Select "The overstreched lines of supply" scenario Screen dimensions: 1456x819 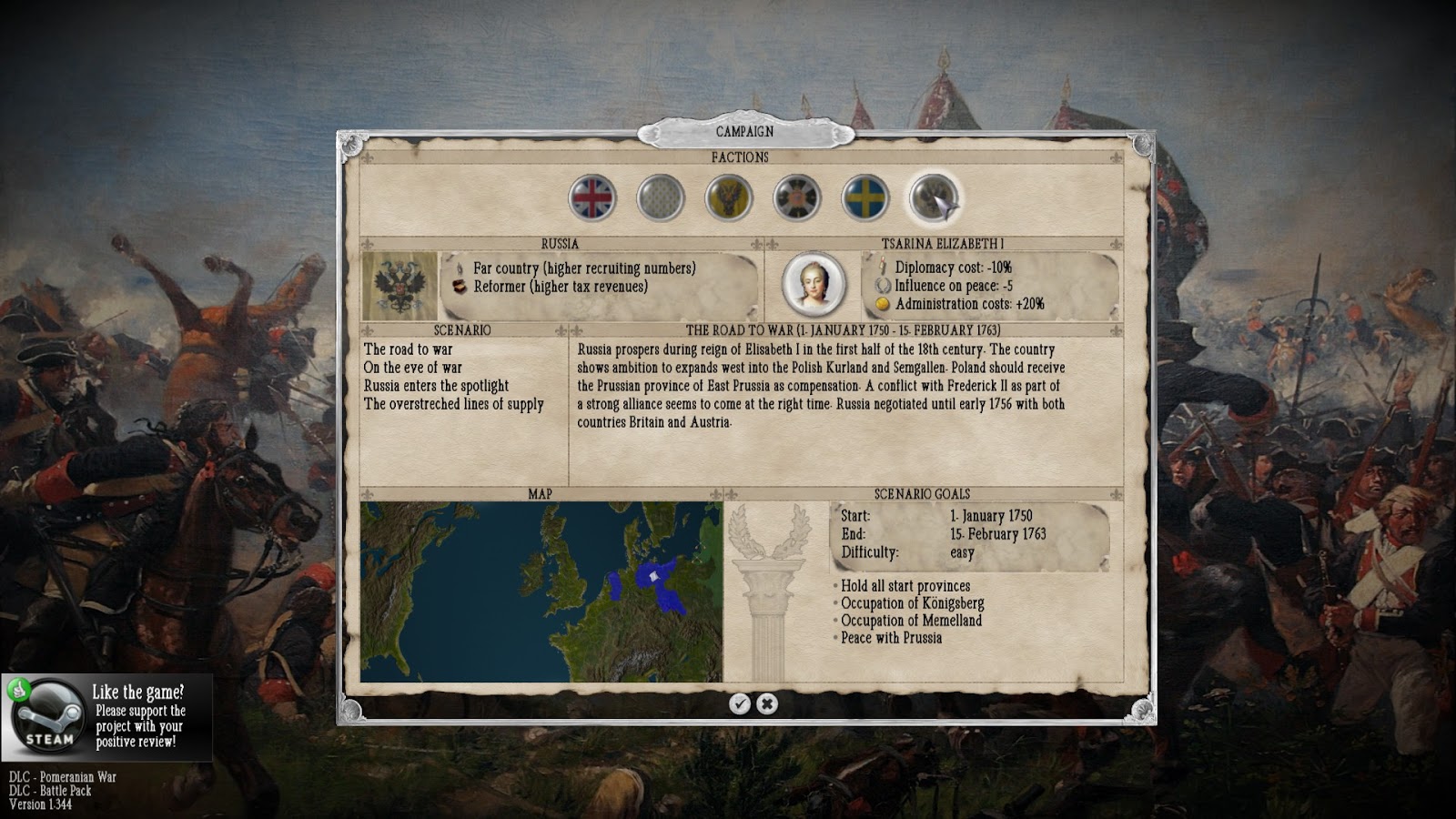(x=454, y=404)
